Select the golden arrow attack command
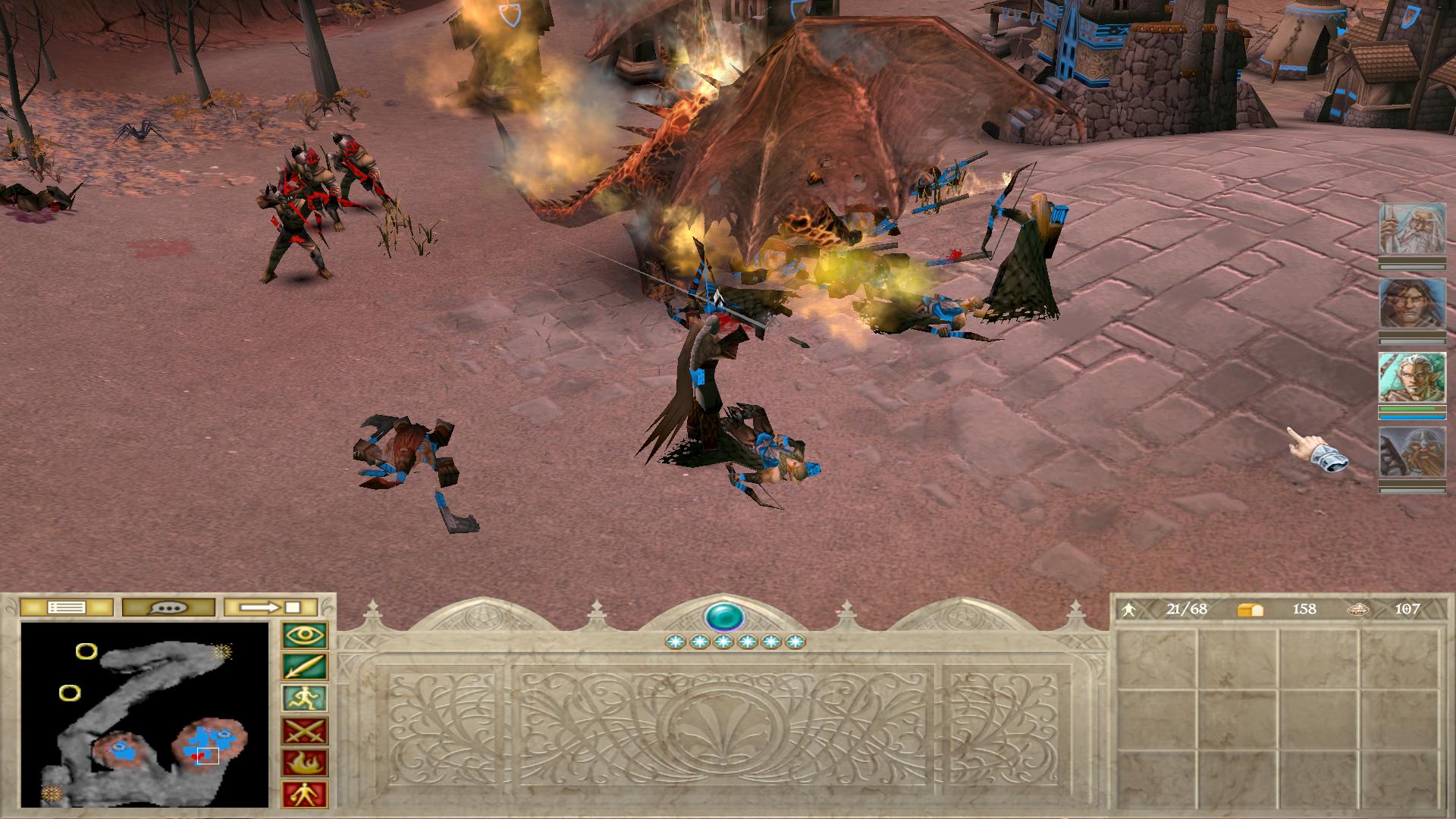 (305, 667)
